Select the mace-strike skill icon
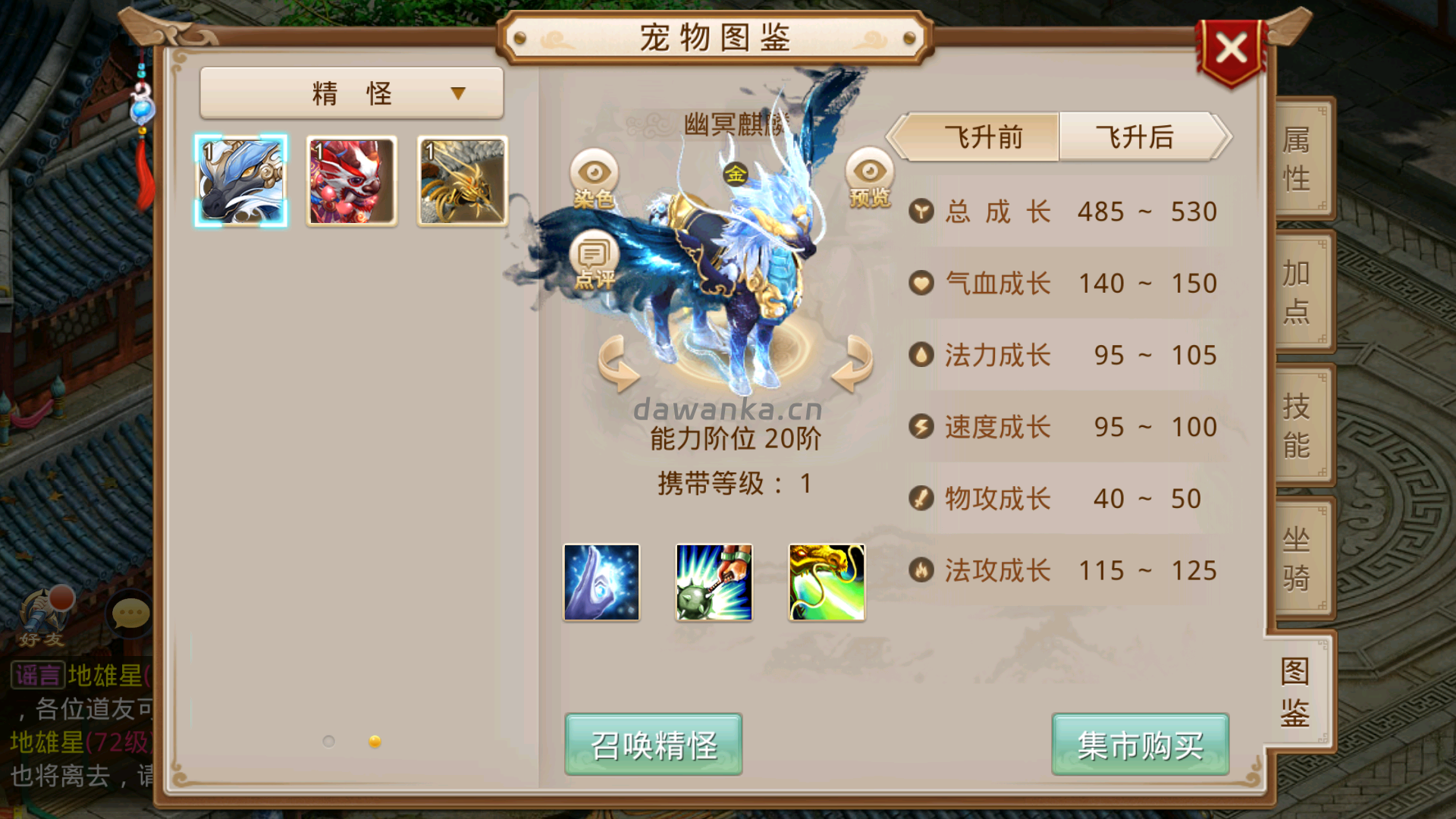 click(x=713, y=582)
